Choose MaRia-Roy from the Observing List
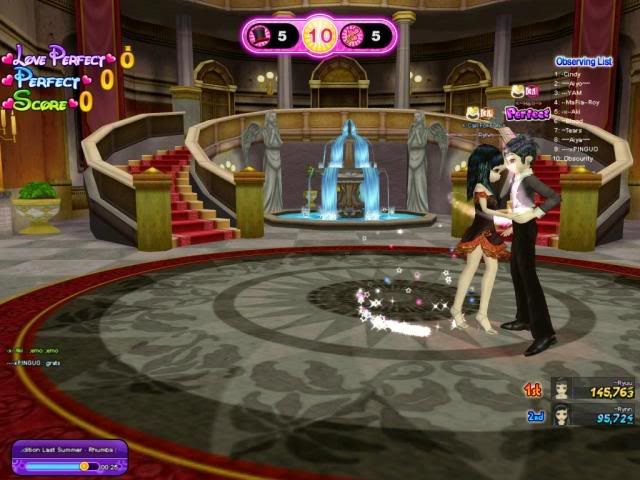The image size is (640, 480). point(580,102)
